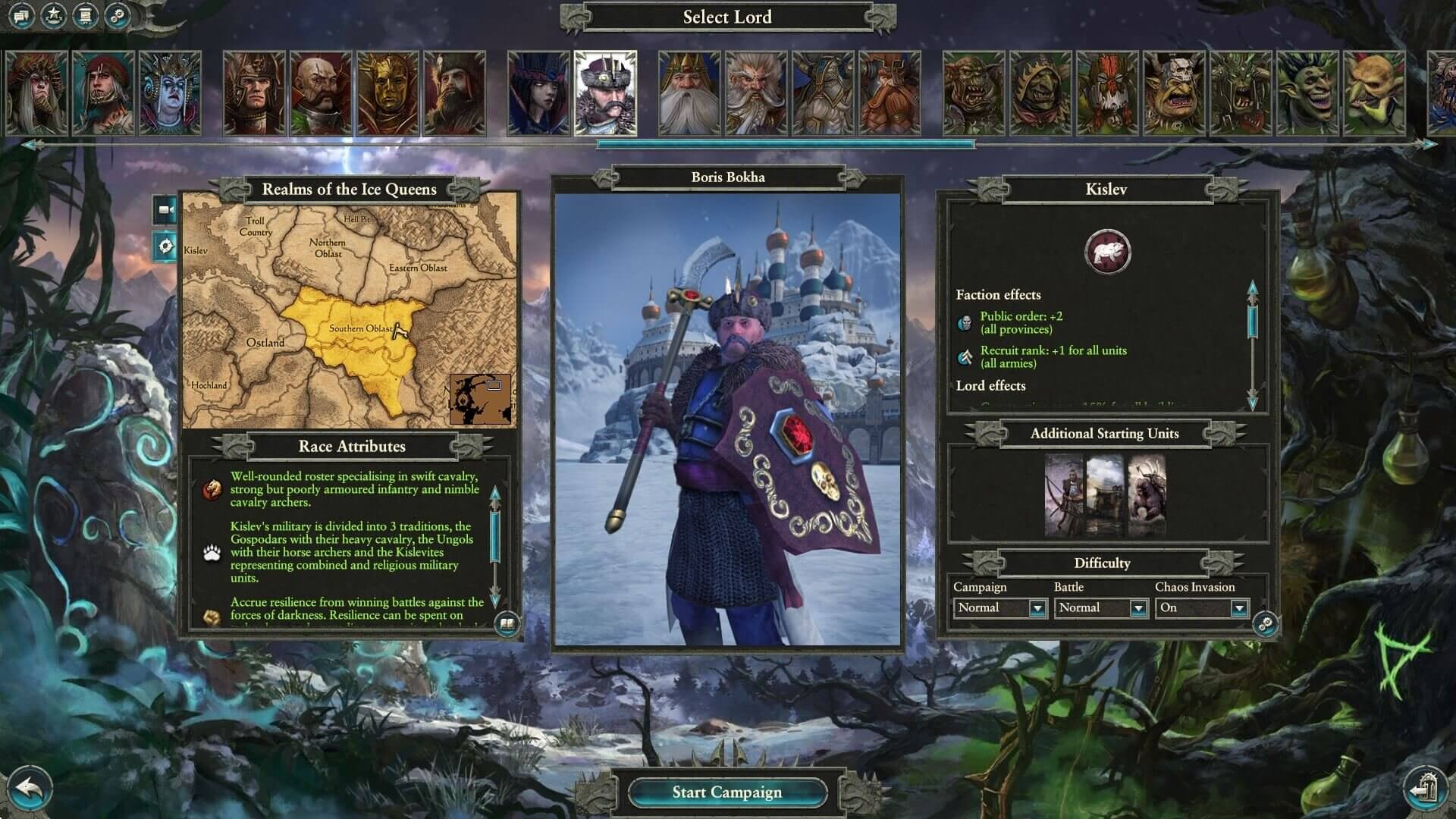Select the Boris Bokha lord portrait
The width and height of the screenshot is (1456, 819).
605,93
